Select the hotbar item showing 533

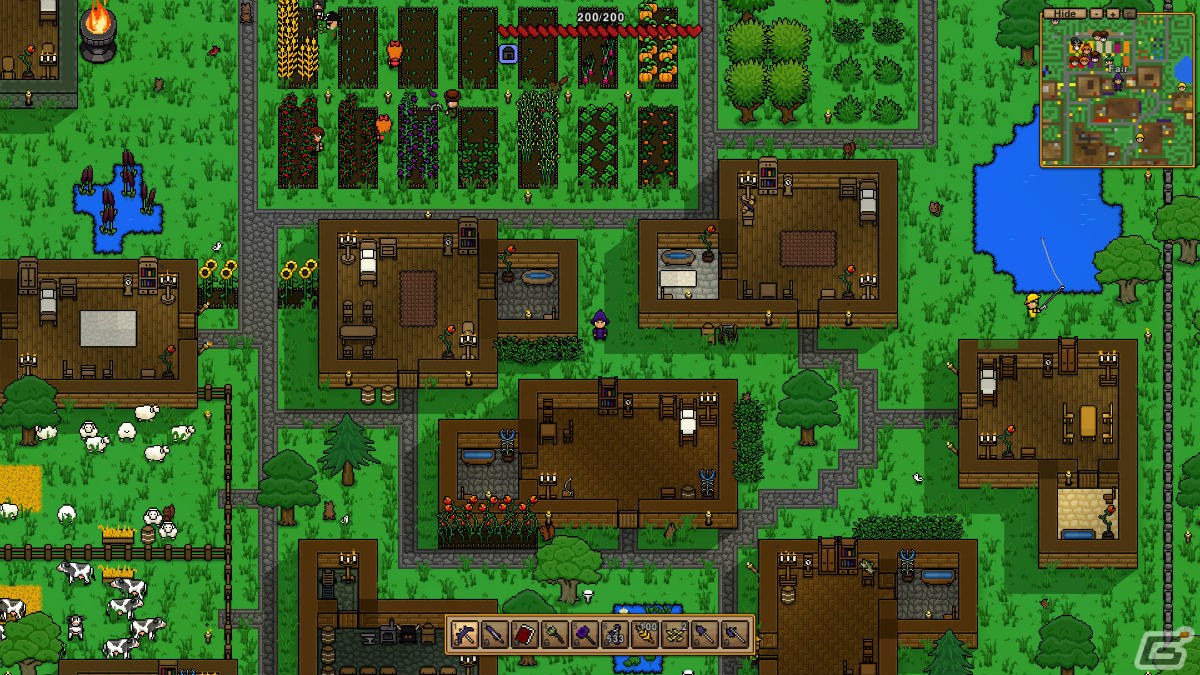614,634
